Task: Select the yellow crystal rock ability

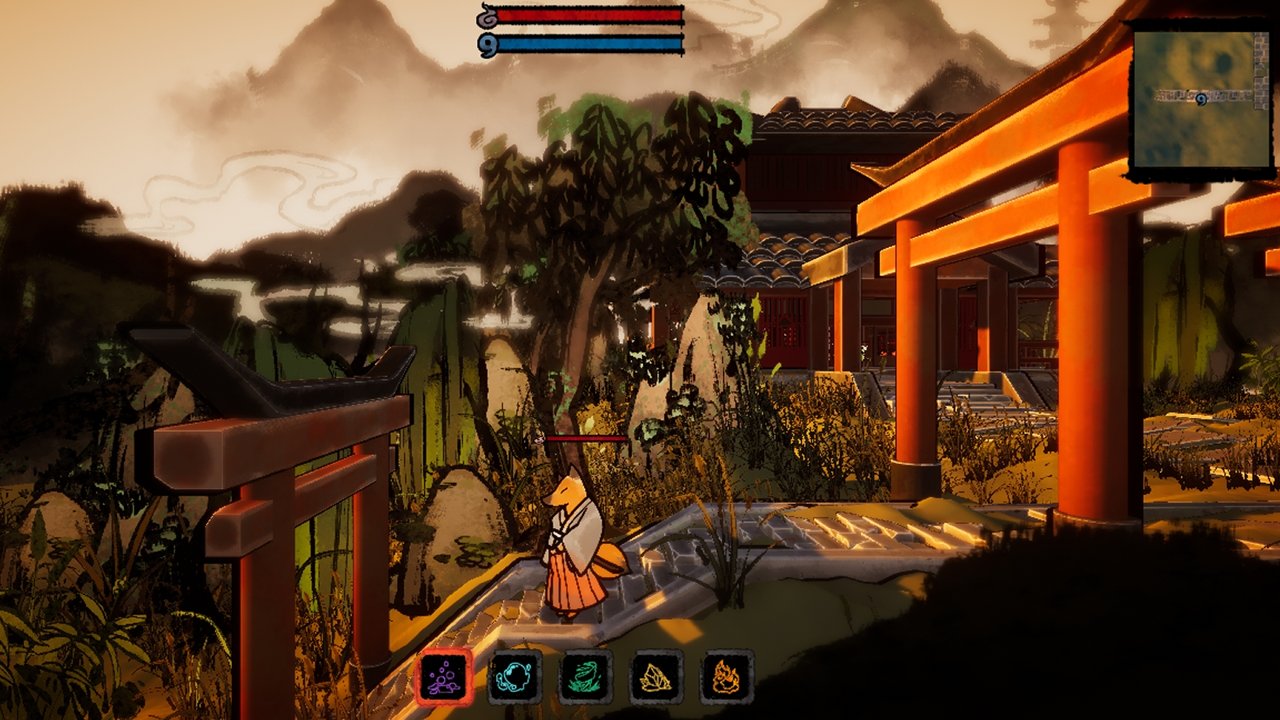Action: 656,677
